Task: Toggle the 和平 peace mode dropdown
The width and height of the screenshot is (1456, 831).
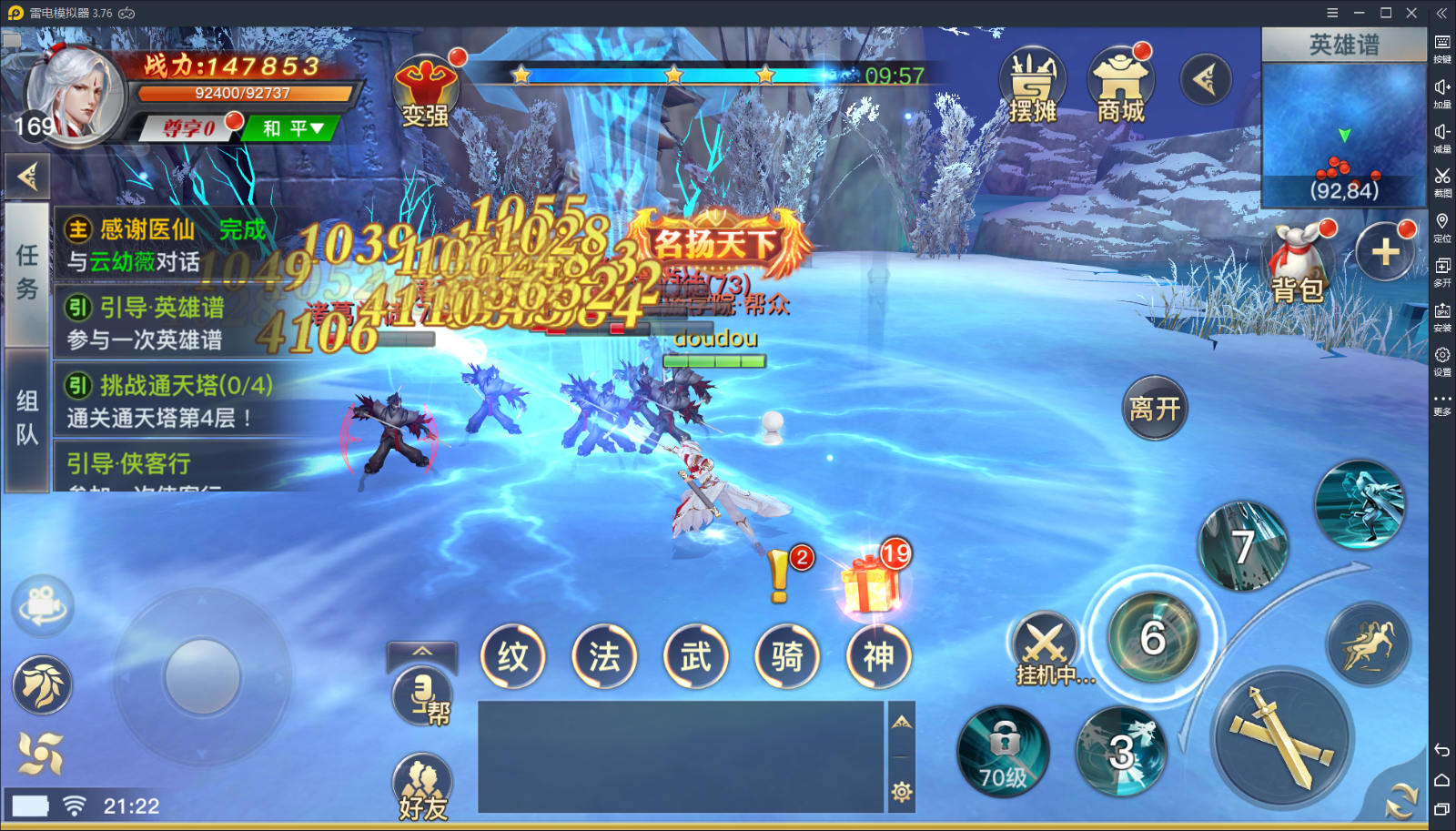Action: coord(292,128)
